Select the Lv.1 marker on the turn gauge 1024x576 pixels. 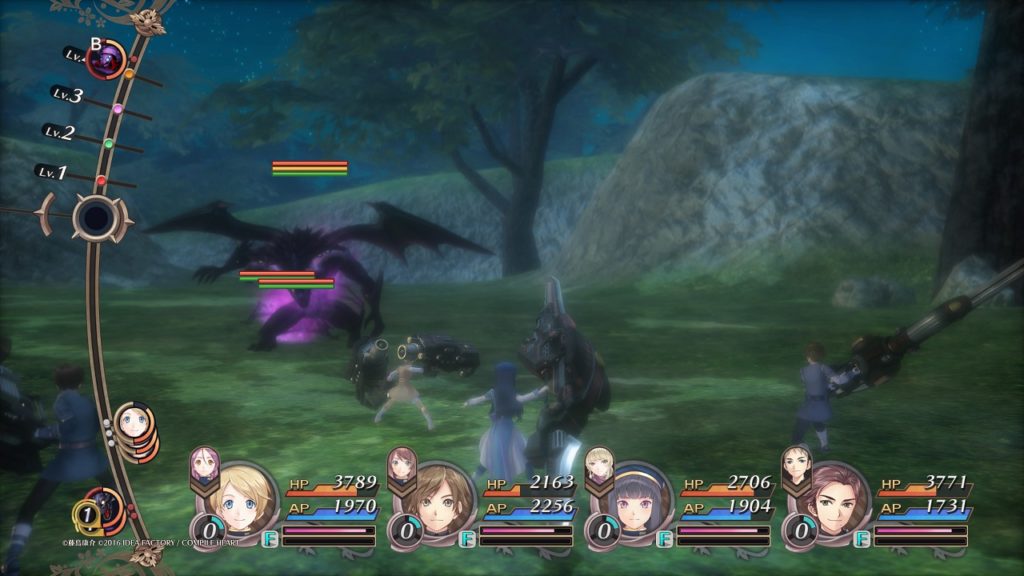coord(52,172)
